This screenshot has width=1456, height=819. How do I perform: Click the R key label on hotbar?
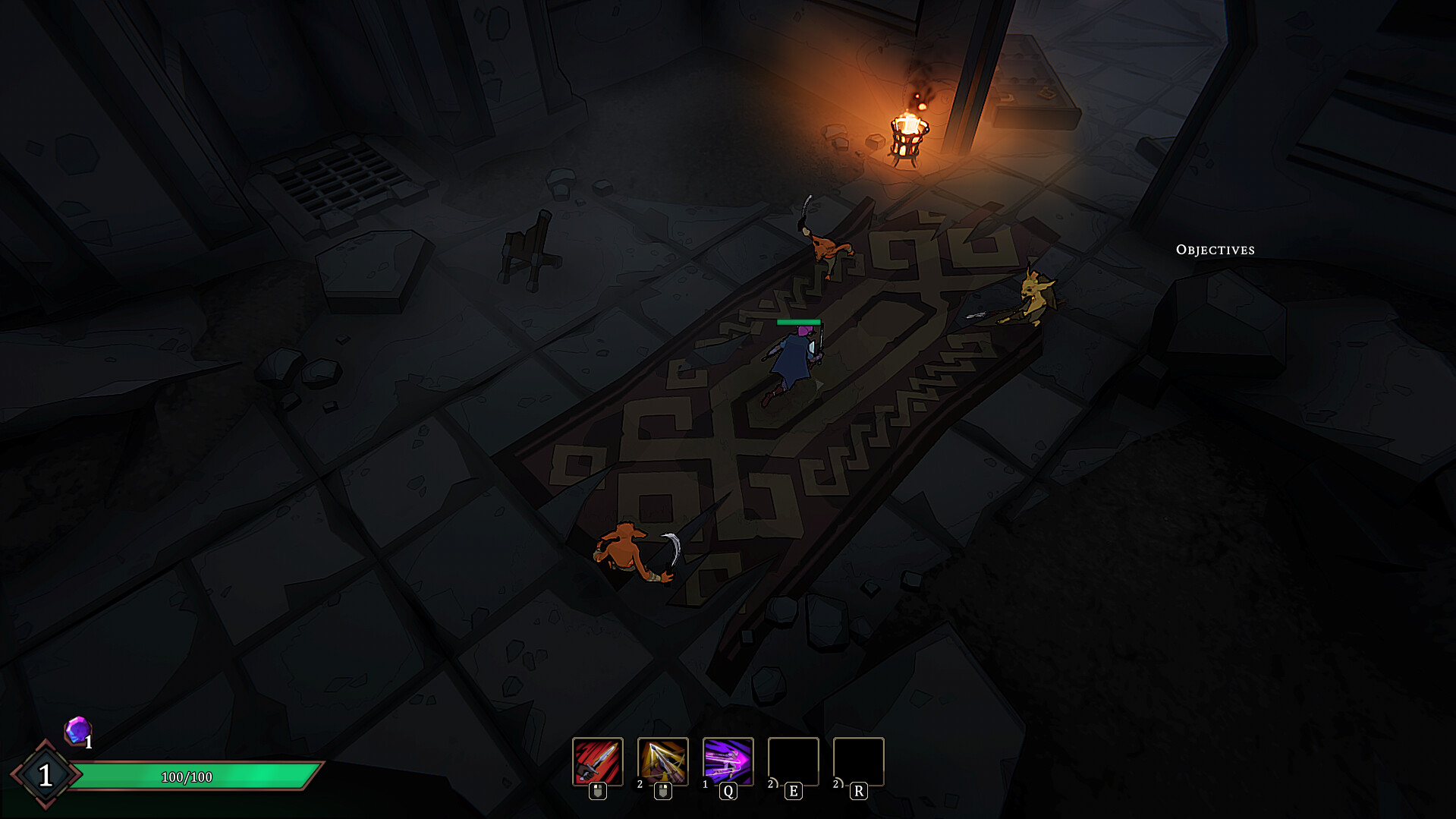[858, 791]
